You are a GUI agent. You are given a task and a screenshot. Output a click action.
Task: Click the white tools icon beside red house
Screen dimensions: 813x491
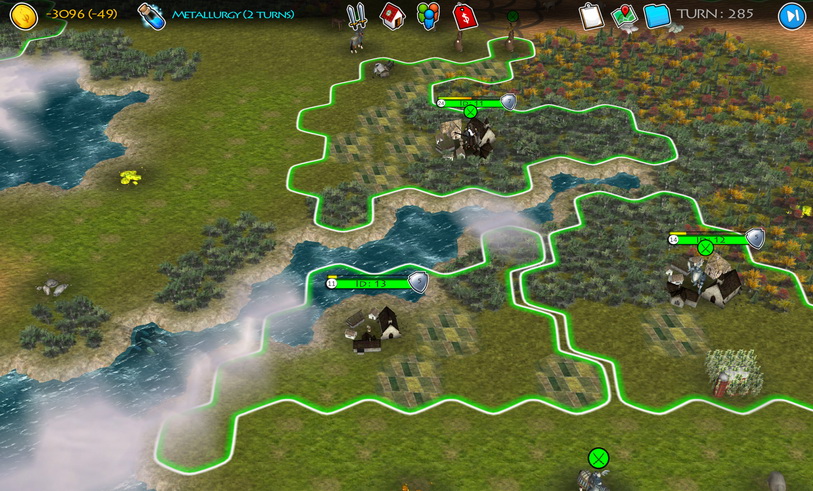[356, 16]
